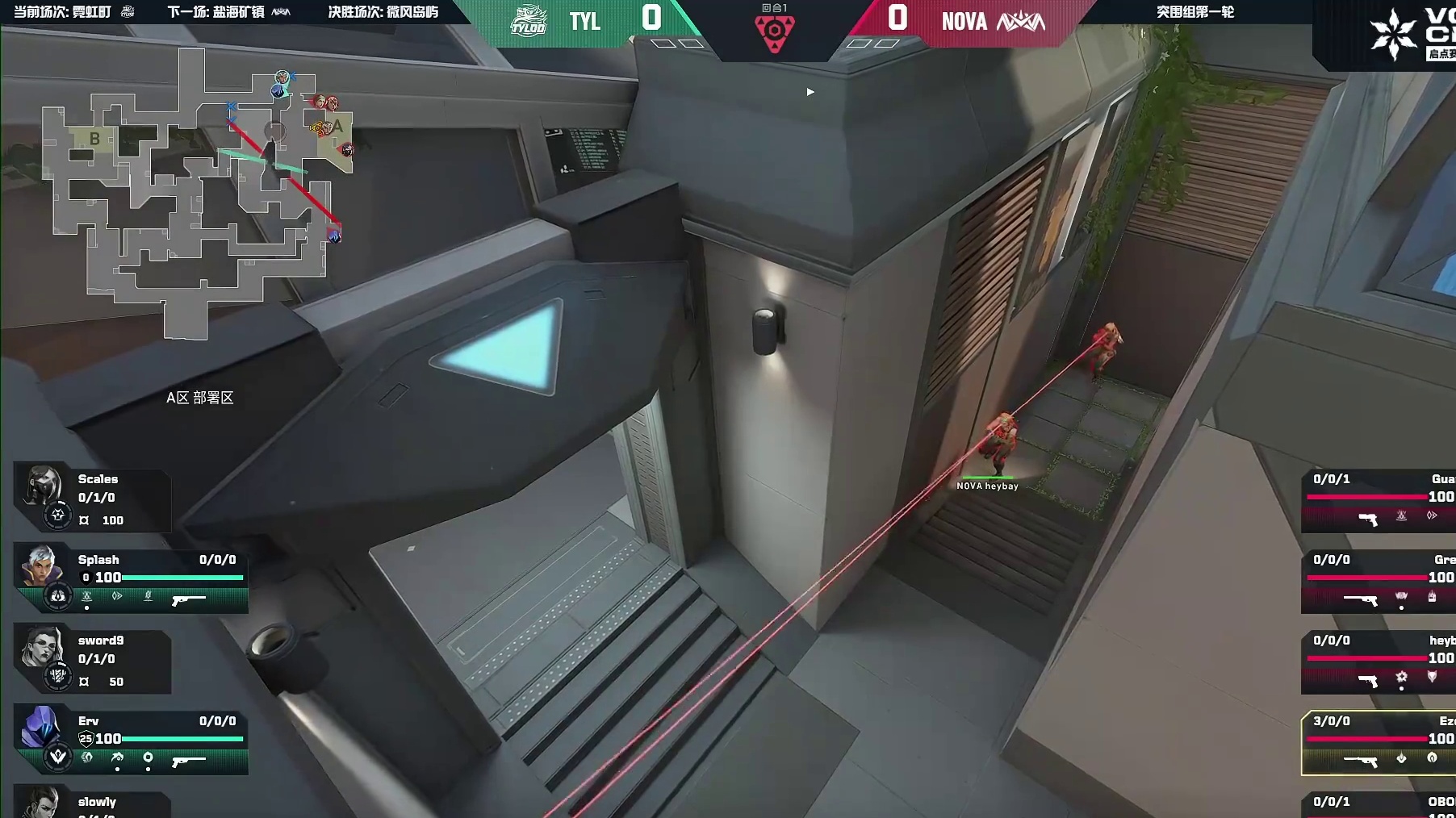
Task: Click Splash's white-haired agent portrait
Action: click(40, 565)
